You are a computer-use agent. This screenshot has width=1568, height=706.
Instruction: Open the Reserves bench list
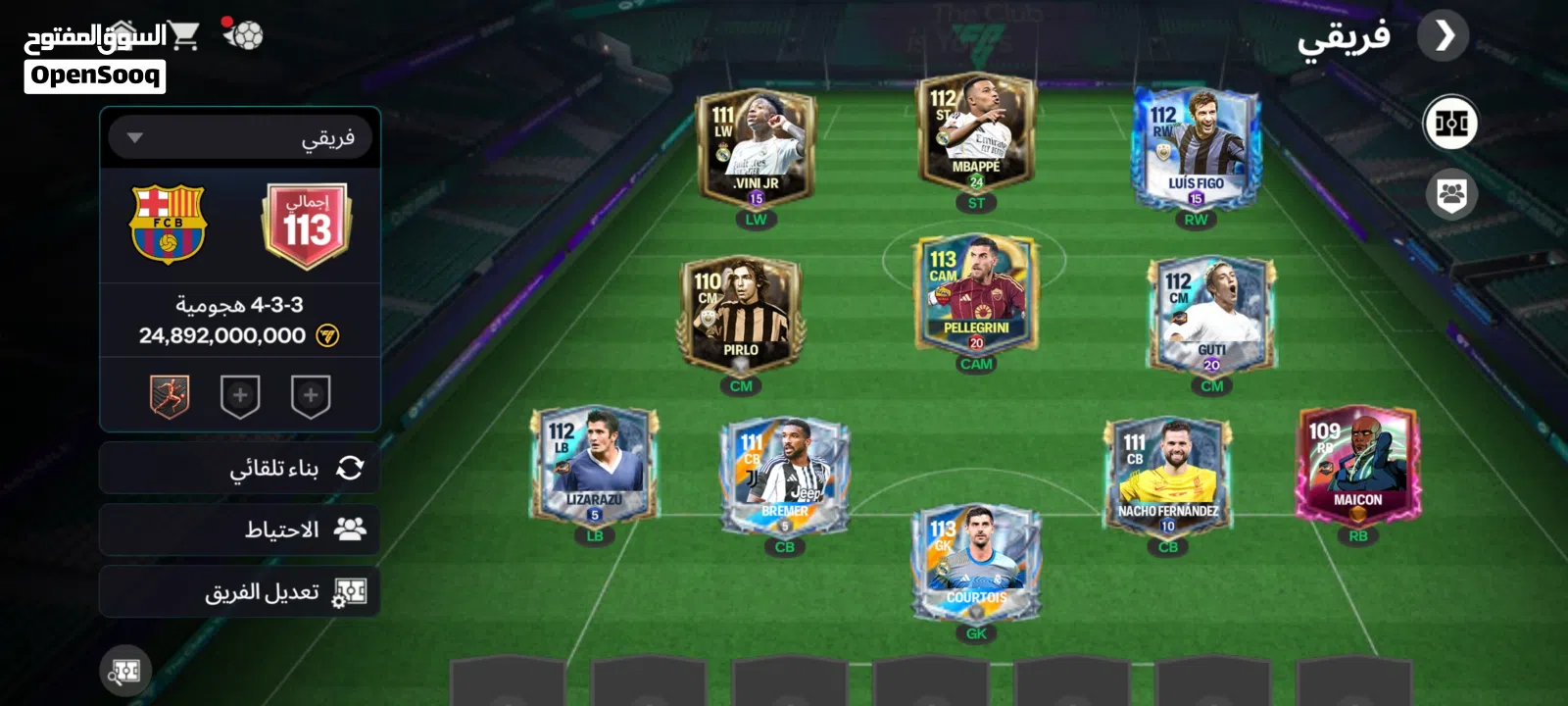point(240,529)
